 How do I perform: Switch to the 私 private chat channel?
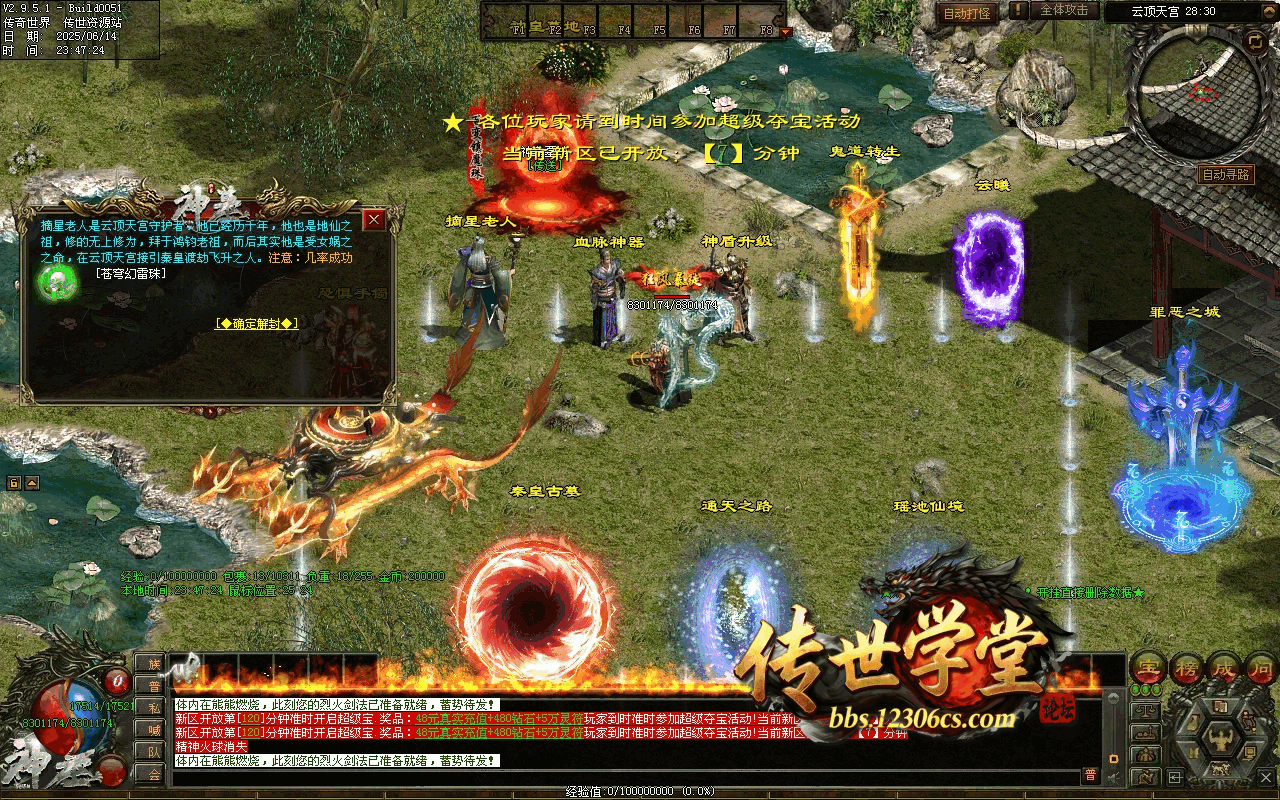click(152, 708)
